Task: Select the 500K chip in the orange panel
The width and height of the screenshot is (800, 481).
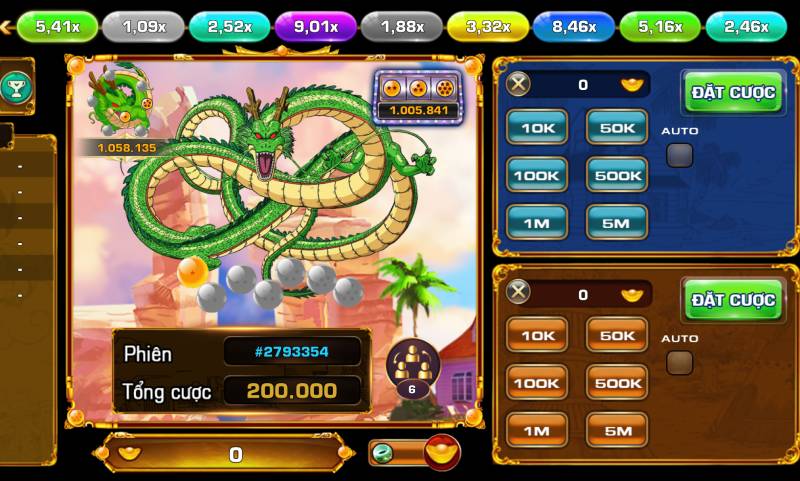Action: click(617, 383)
